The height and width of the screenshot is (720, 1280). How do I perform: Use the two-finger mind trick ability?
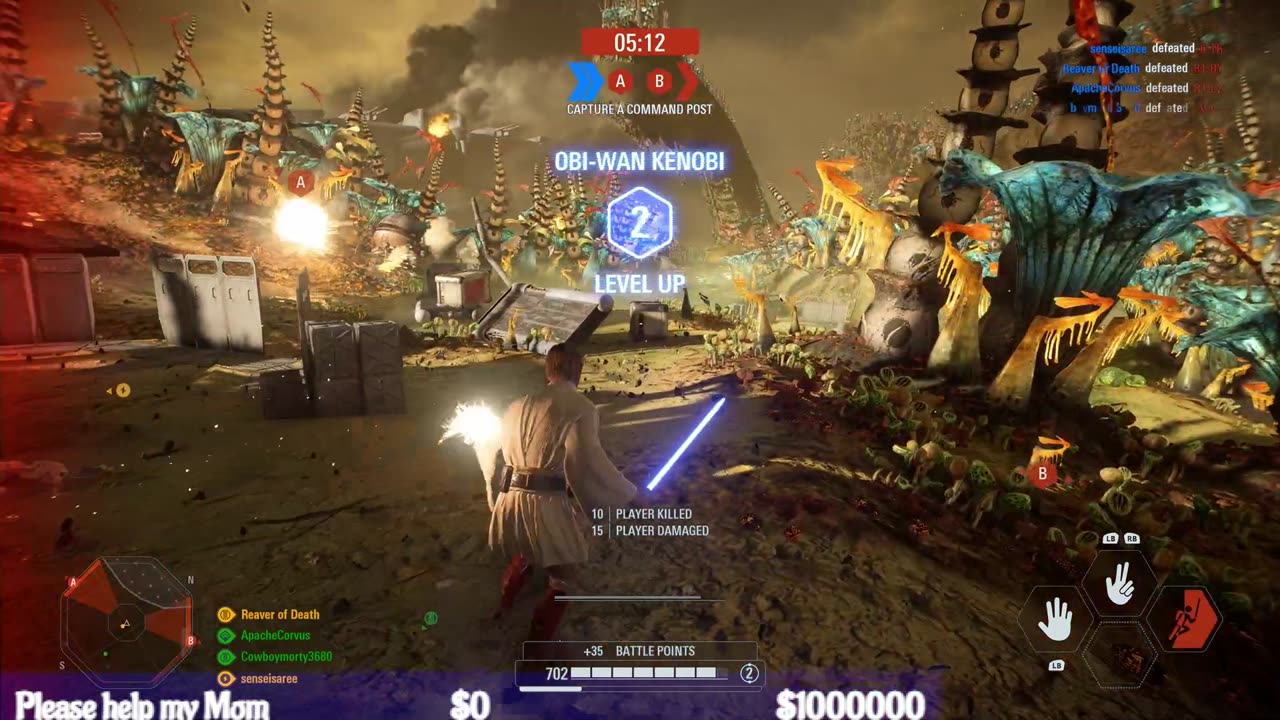tap(1119, 585)
